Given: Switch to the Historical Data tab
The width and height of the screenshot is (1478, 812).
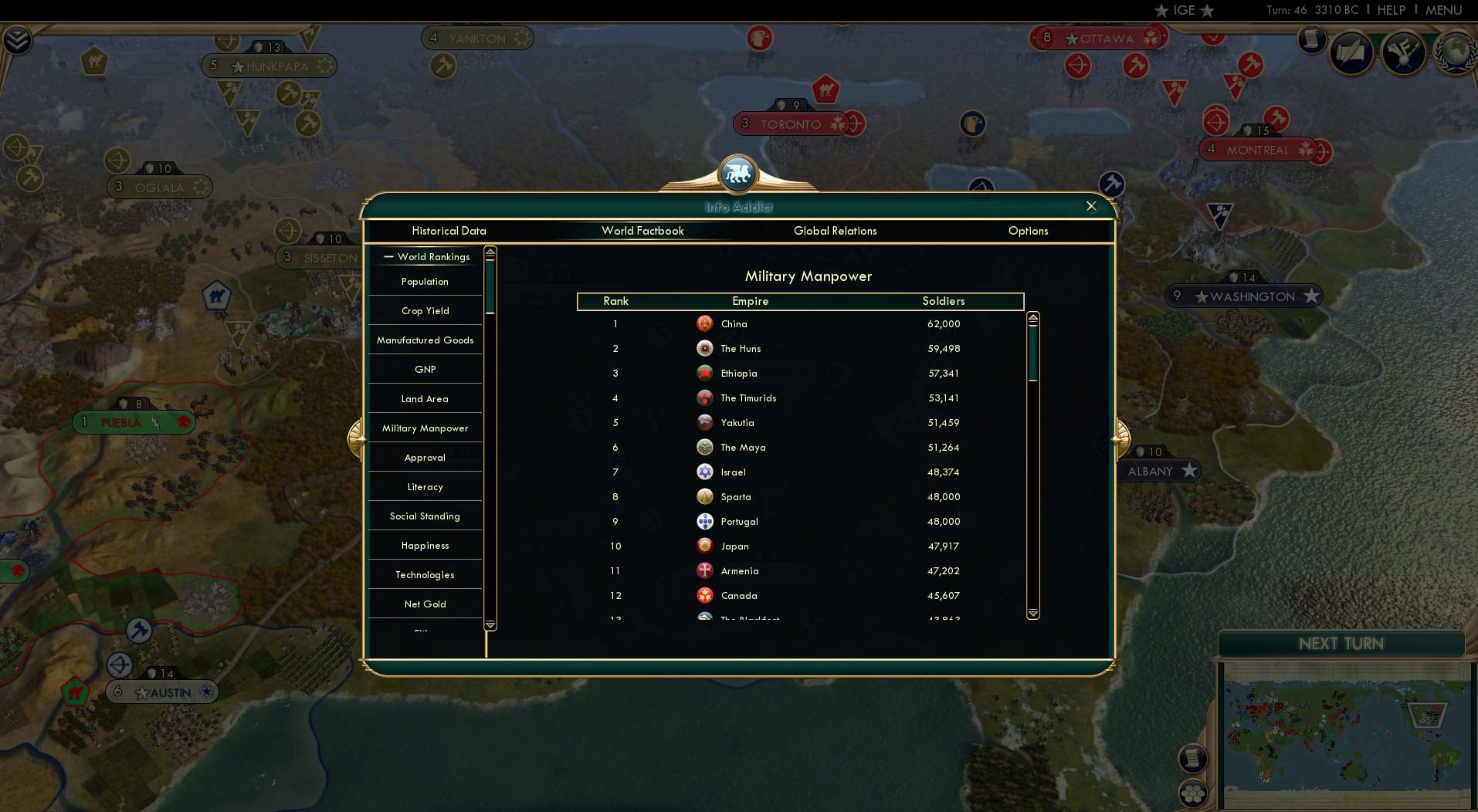Looking at the screenshot, I should [449, 231].
